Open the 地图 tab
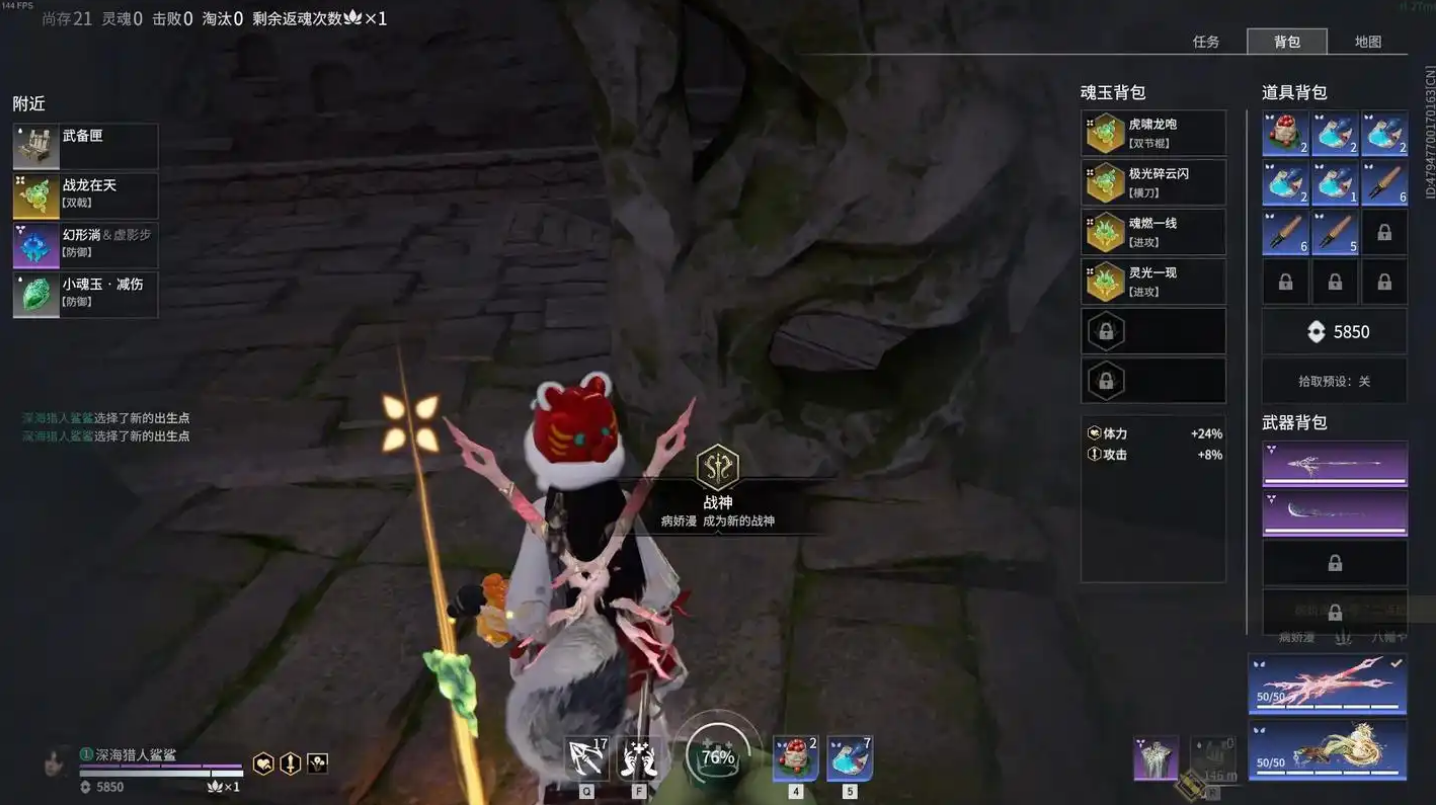This screenshot has width=1436, height=805. (1367, 42)
